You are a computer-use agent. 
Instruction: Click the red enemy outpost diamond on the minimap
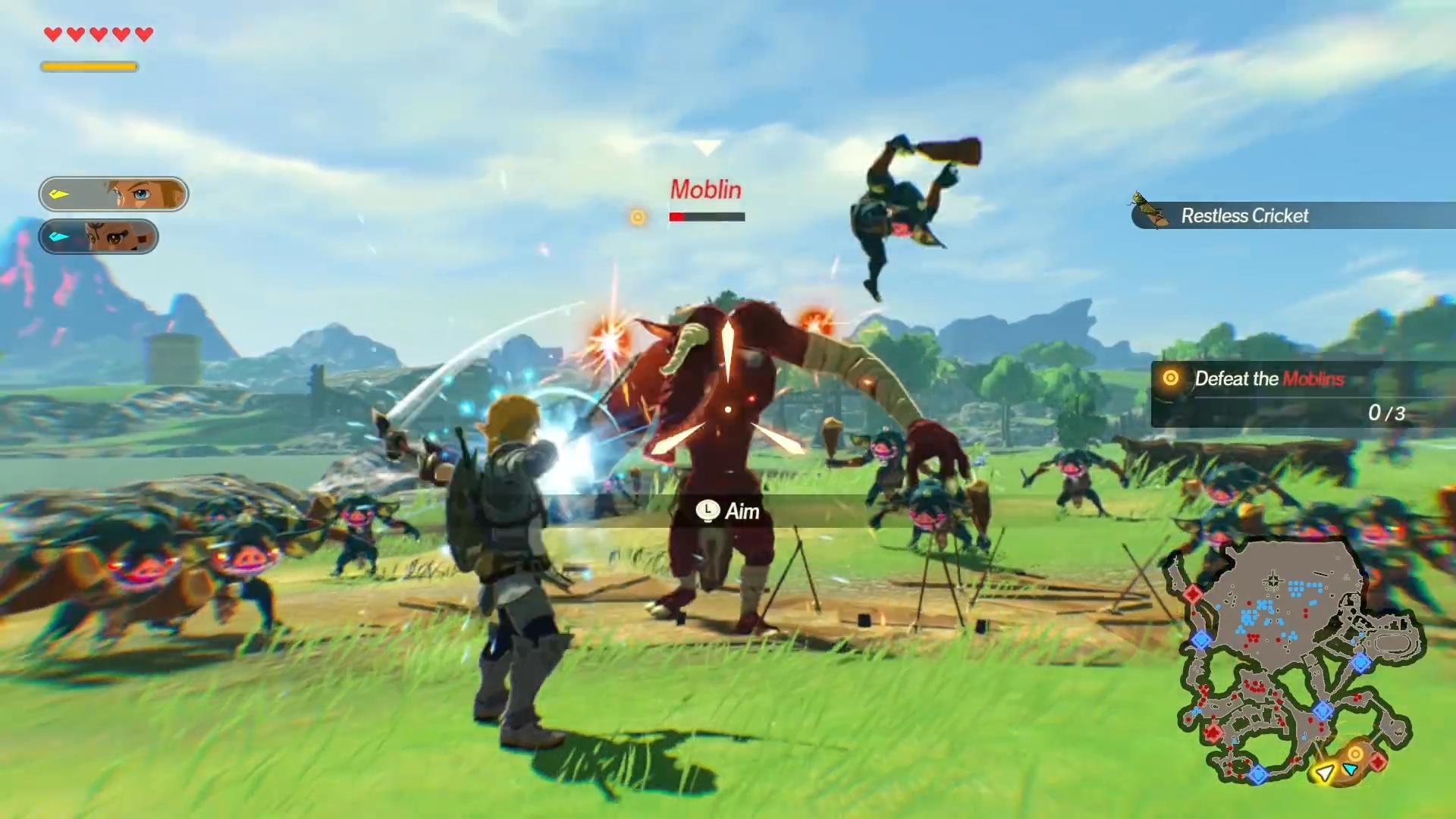1213,733
